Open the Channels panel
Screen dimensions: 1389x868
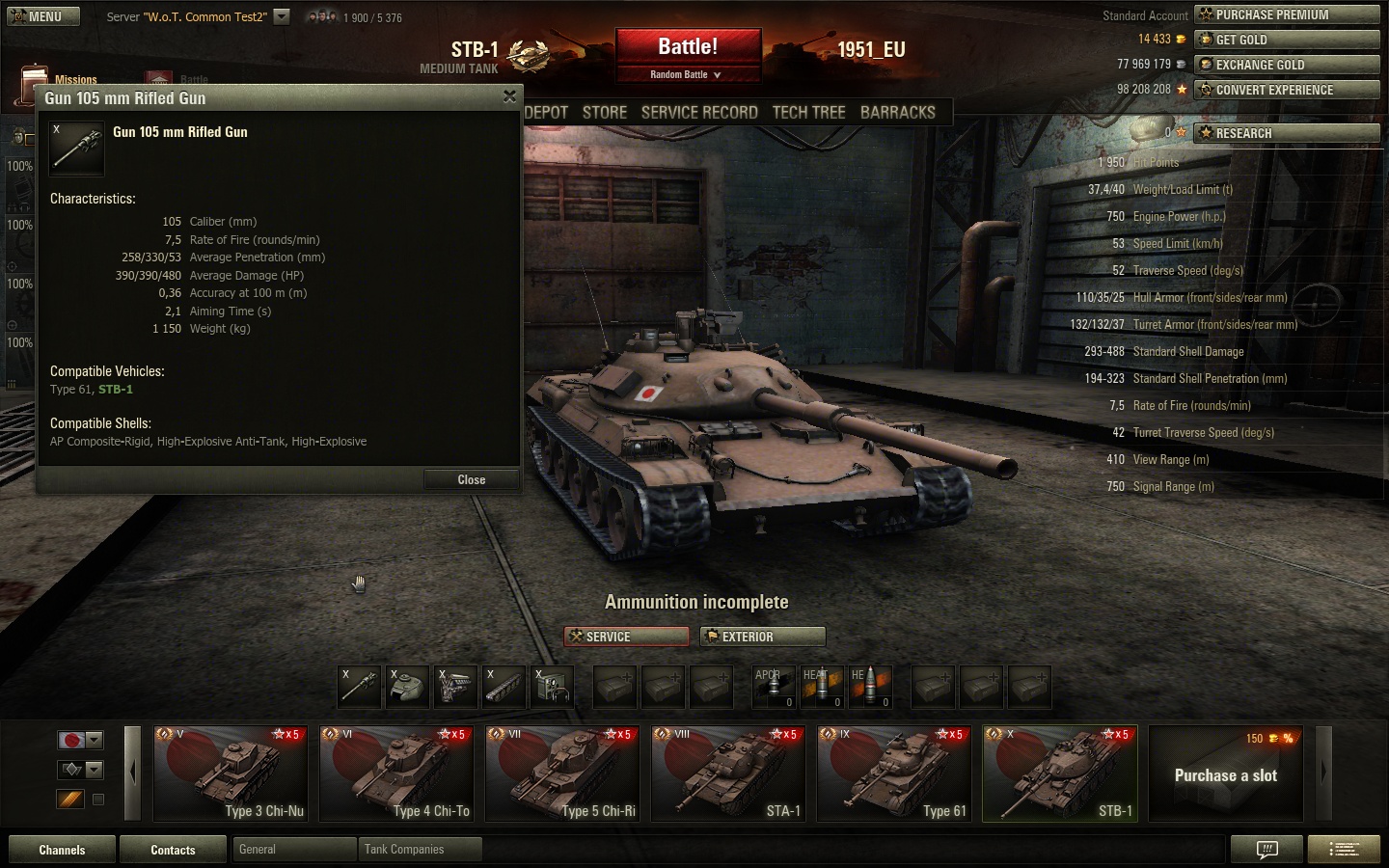pyautogui.click(x=62, y=850)
